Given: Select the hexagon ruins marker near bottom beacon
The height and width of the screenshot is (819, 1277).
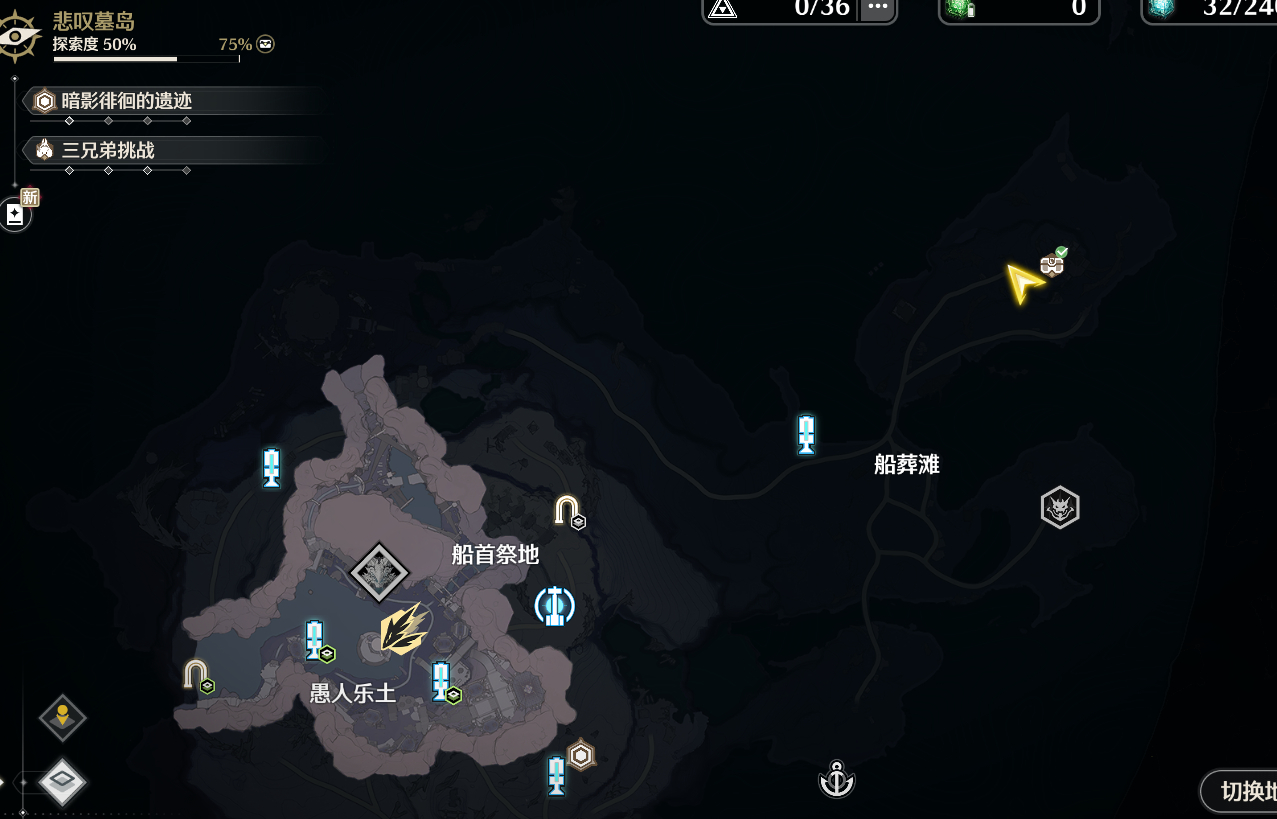Looking at the screenshot, I should 581,754.
